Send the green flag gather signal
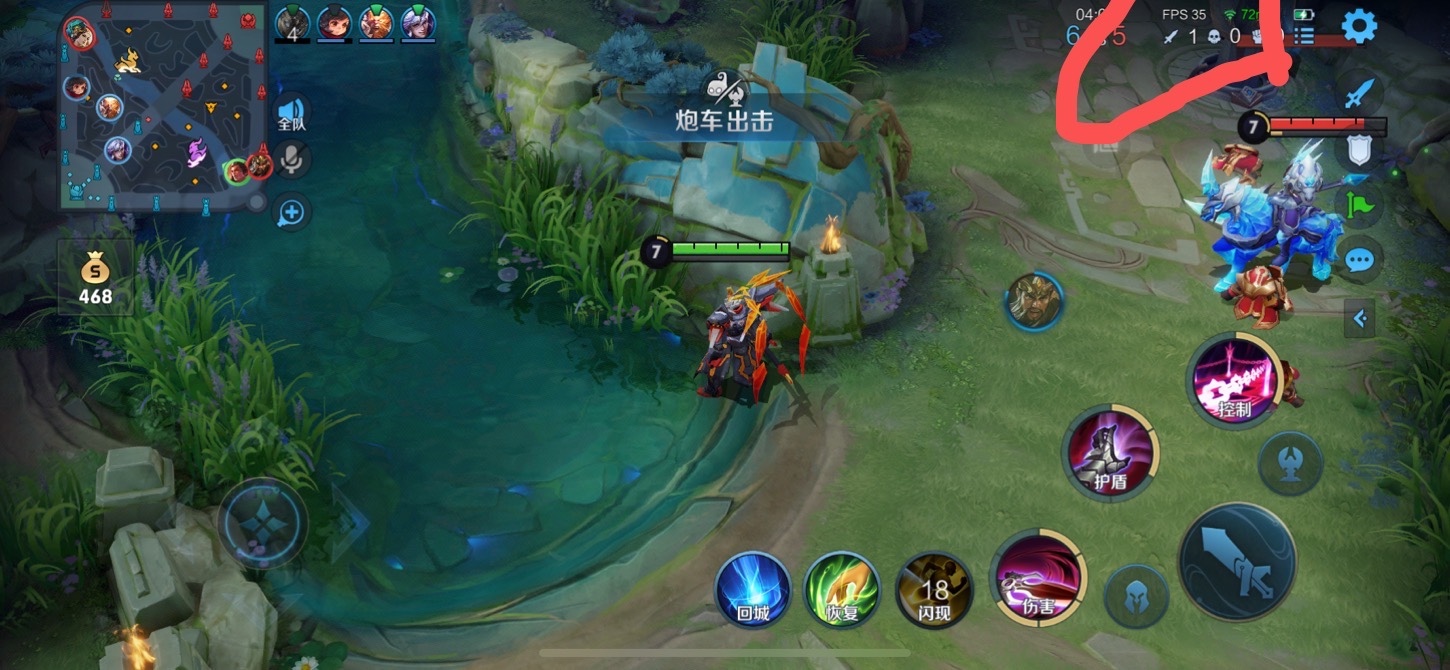The image size is (1450, 670). [1358, 206]
